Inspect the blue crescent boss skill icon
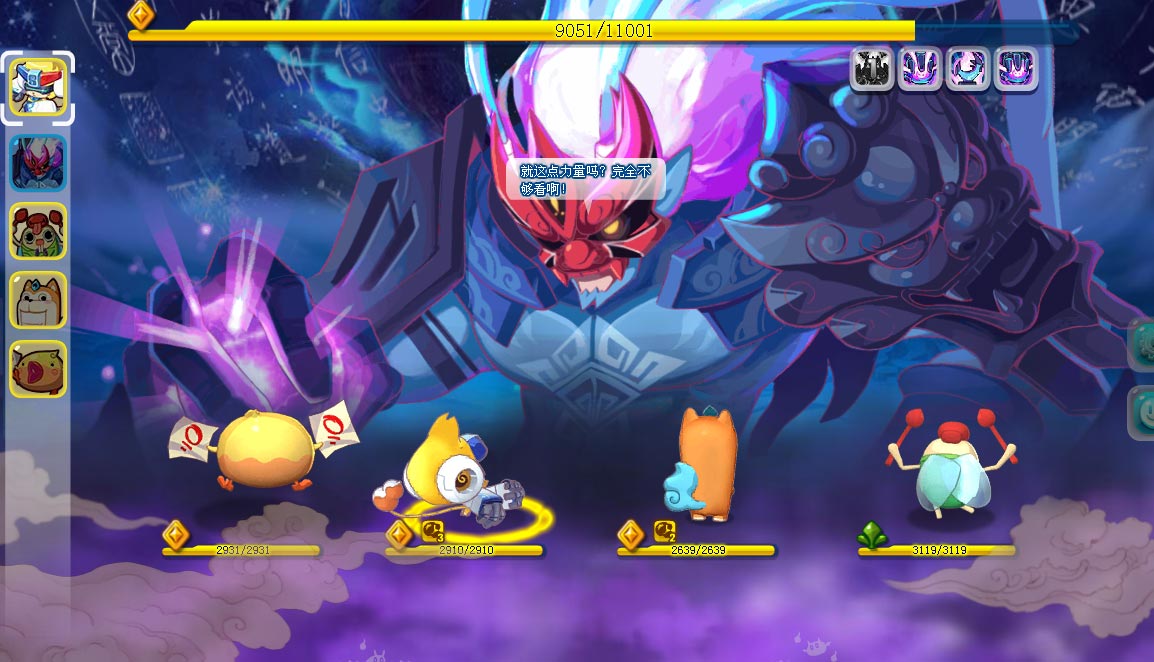The width and height of the screenshot is (1154, 662). pyautogui.click(x=967, y=69)
